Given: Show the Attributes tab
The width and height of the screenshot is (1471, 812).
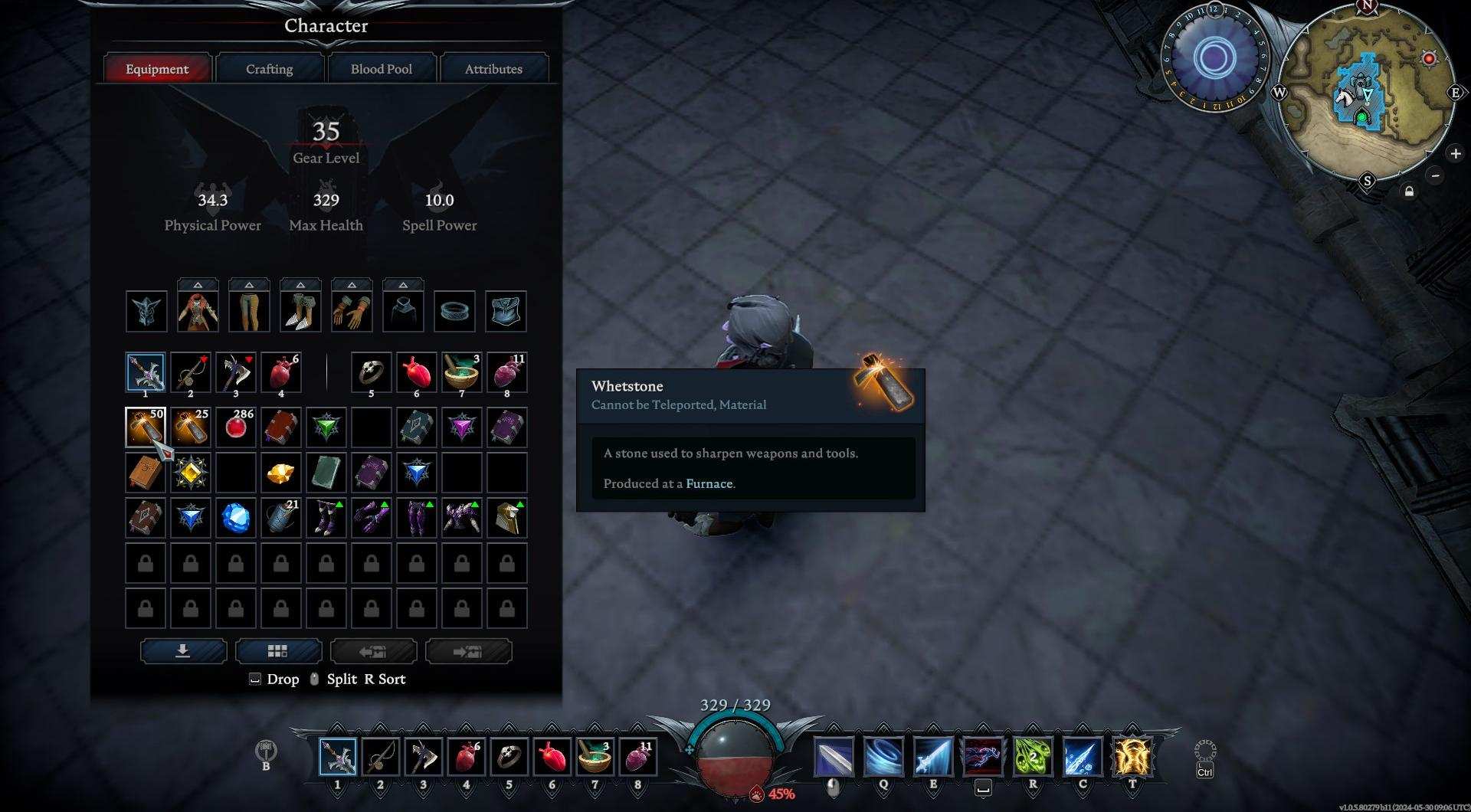Looking at the screenshot, I should pyautogui.click(x=493, y=69).
